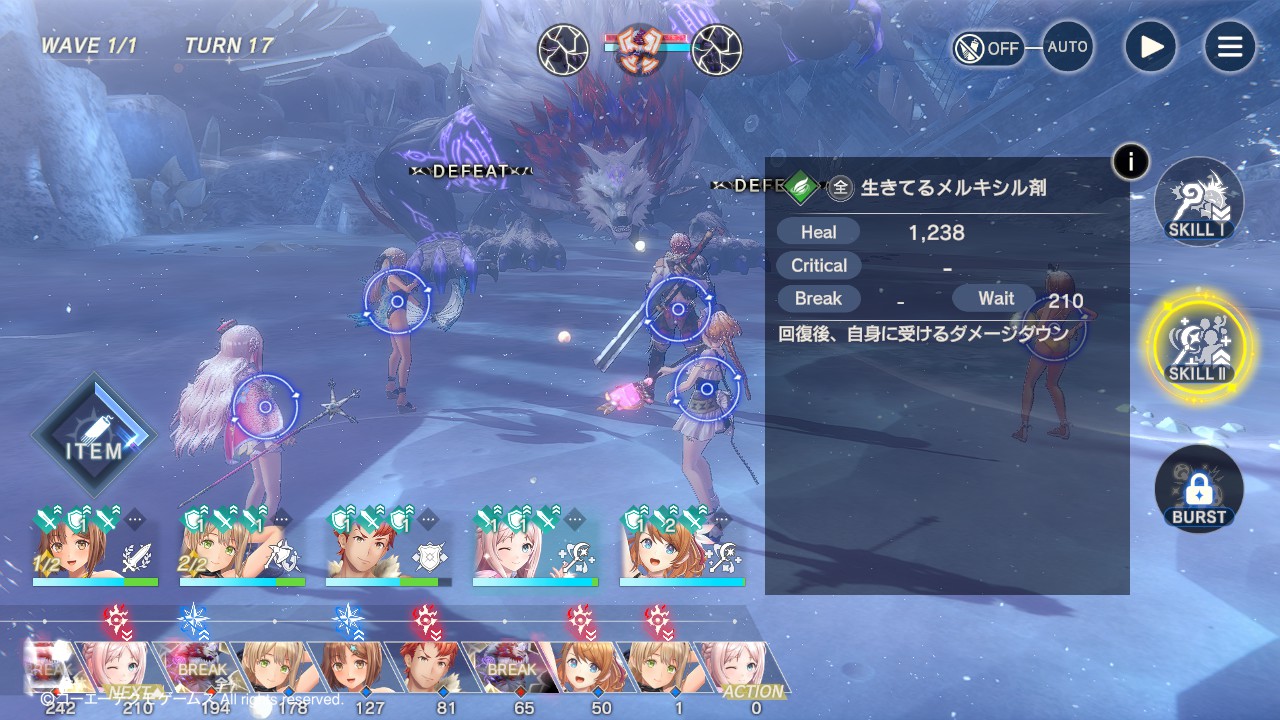The height and width of the screenshot is (720, 1280).
Task: Toggle the skill animation OFF switch
Action: point(988,48)
